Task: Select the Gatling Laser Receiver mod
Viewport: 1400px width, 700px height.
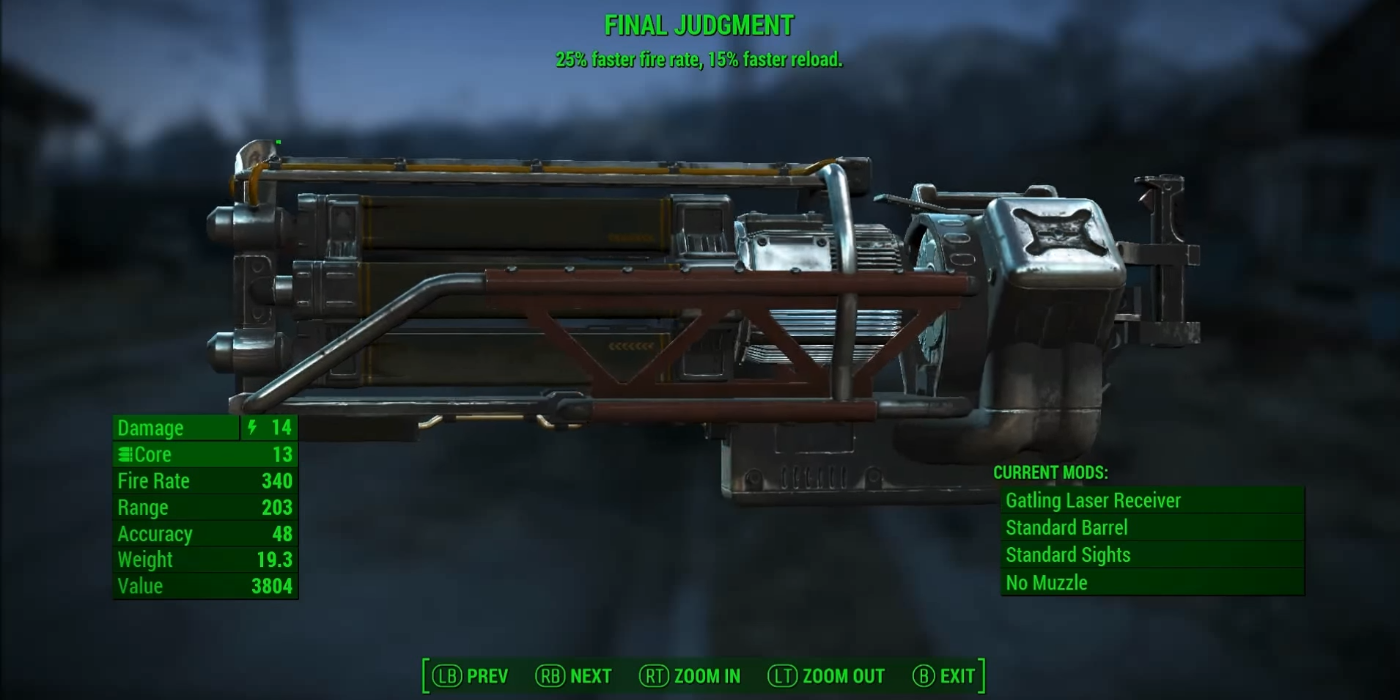Action: pos(1152,501)
